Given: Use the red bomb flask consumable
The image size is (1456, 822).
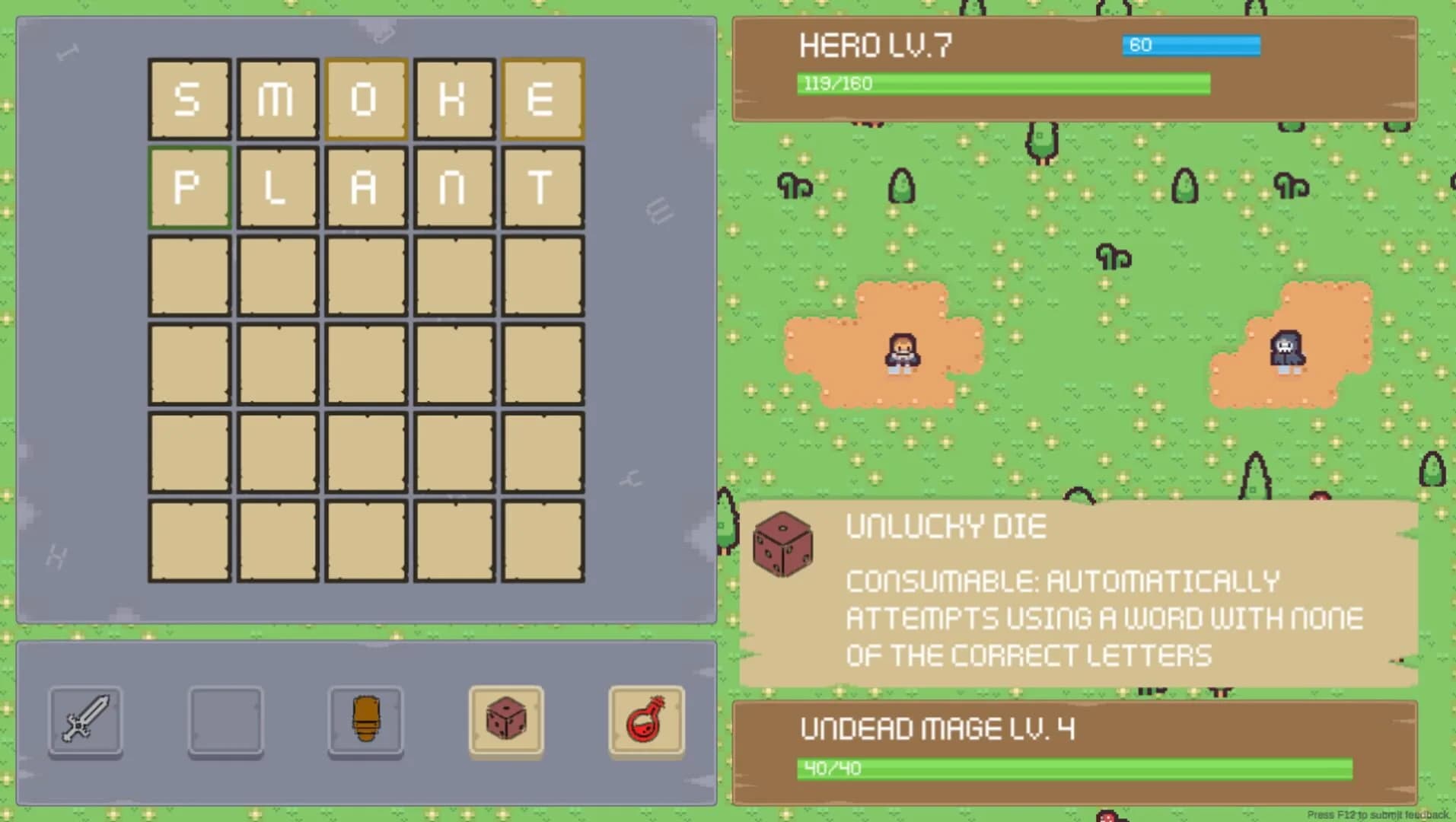Looking at the screenshot, I should [x=645, y=720].
